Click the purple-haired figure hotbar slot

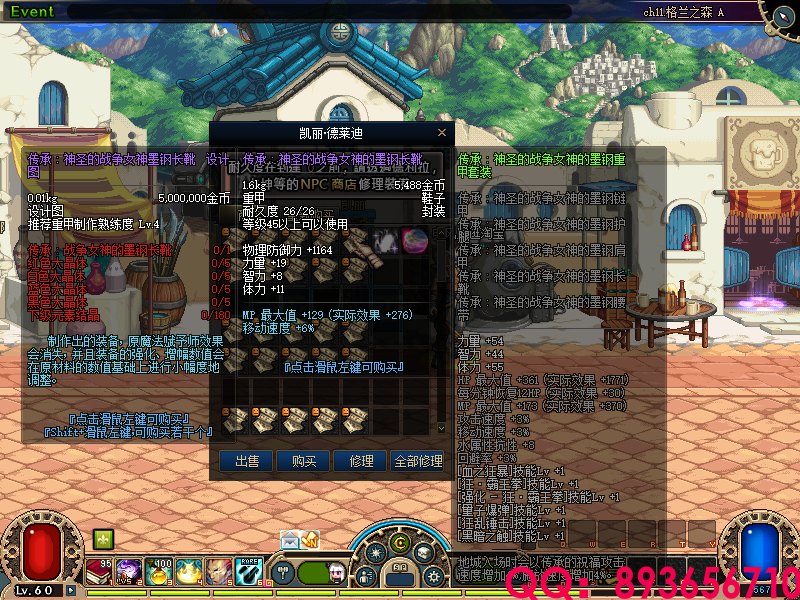(130, 572)
